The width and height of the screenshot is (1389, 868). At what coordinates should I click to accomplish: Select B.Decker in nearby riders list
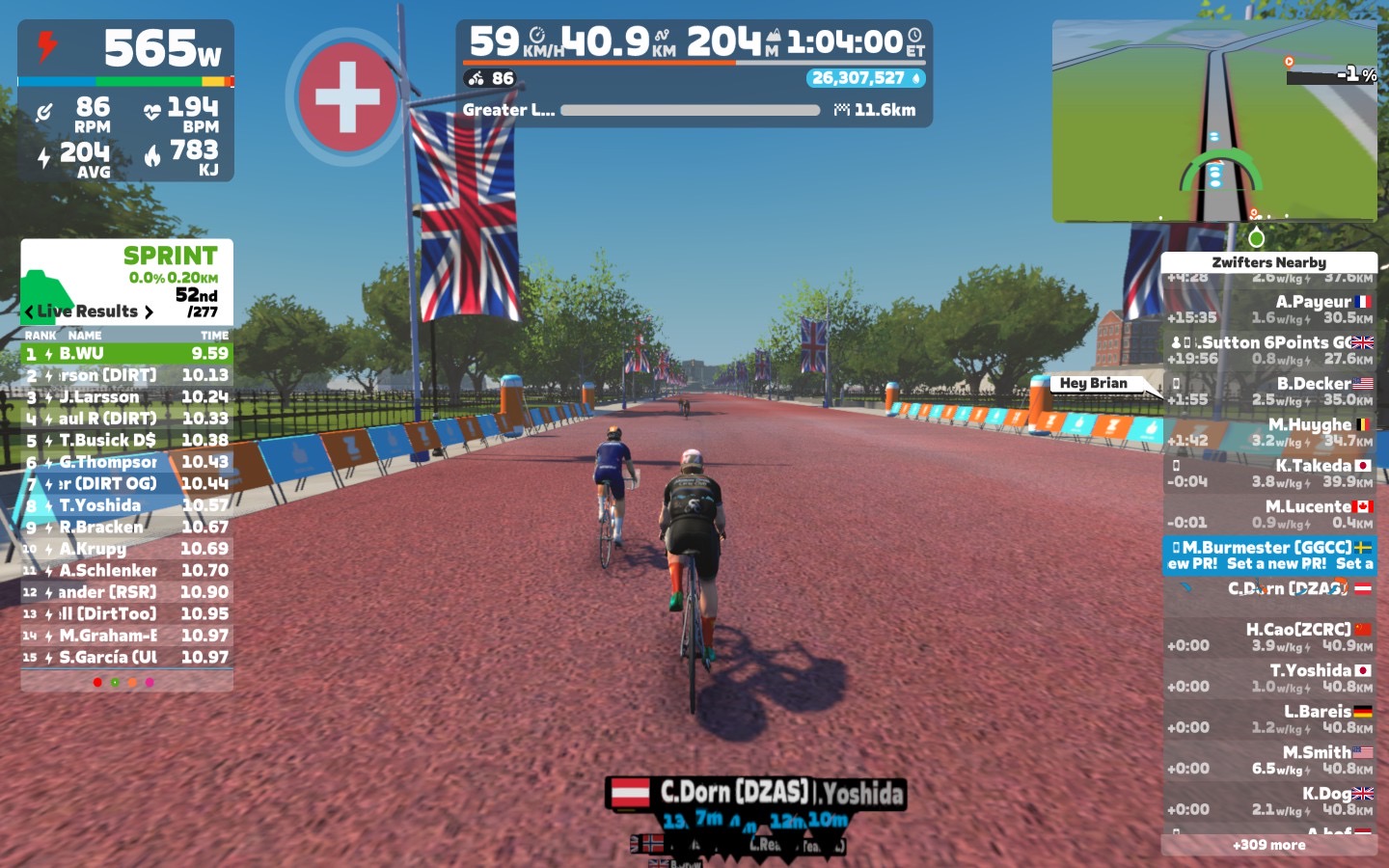pos(1268,391)
